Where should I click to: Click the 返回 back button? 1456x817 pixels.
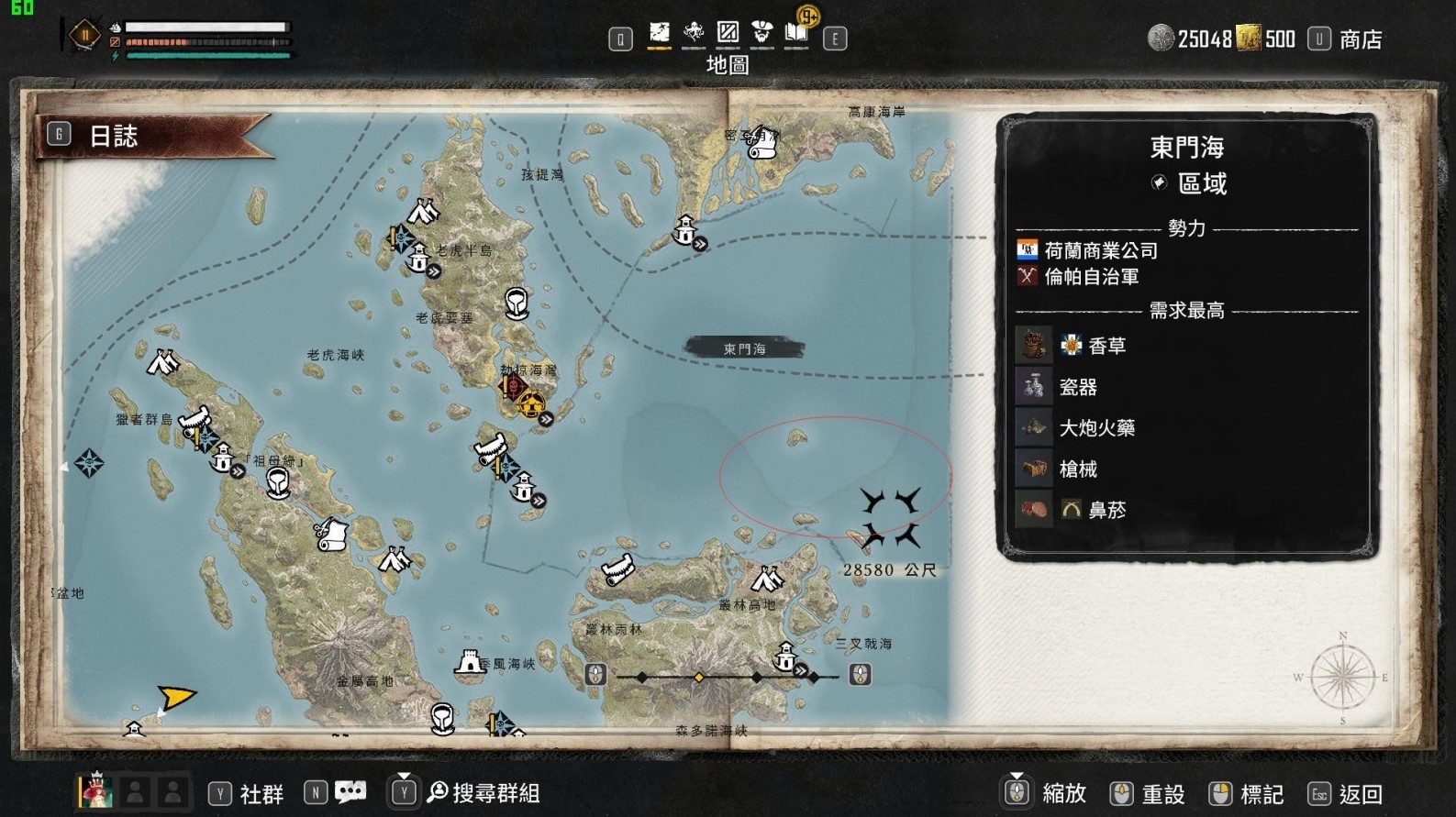(1360, 794)
